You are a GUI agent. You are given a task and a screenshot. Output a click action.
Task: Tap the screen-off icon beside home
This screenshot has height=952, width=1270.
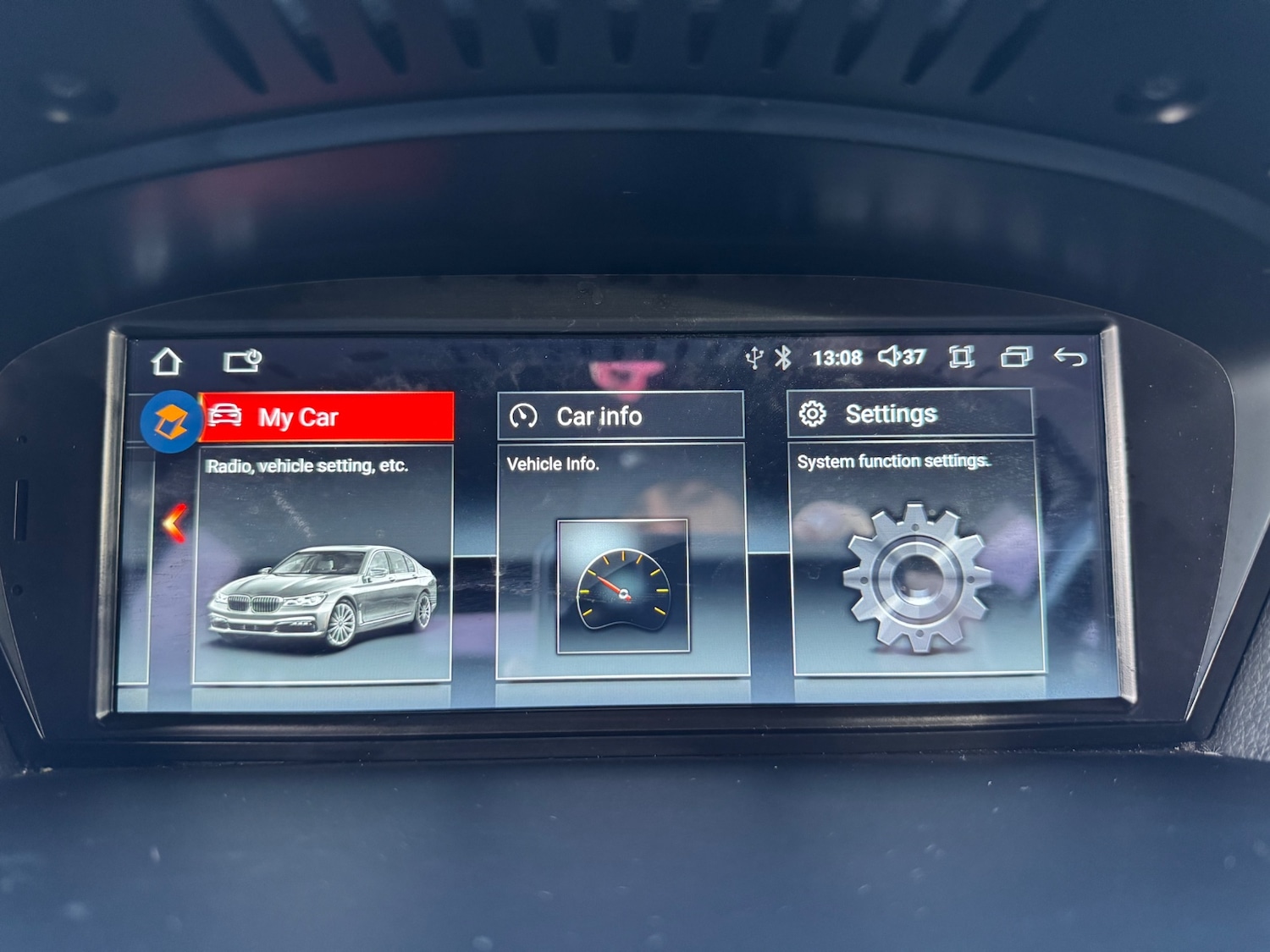click(x=242, y=361)
